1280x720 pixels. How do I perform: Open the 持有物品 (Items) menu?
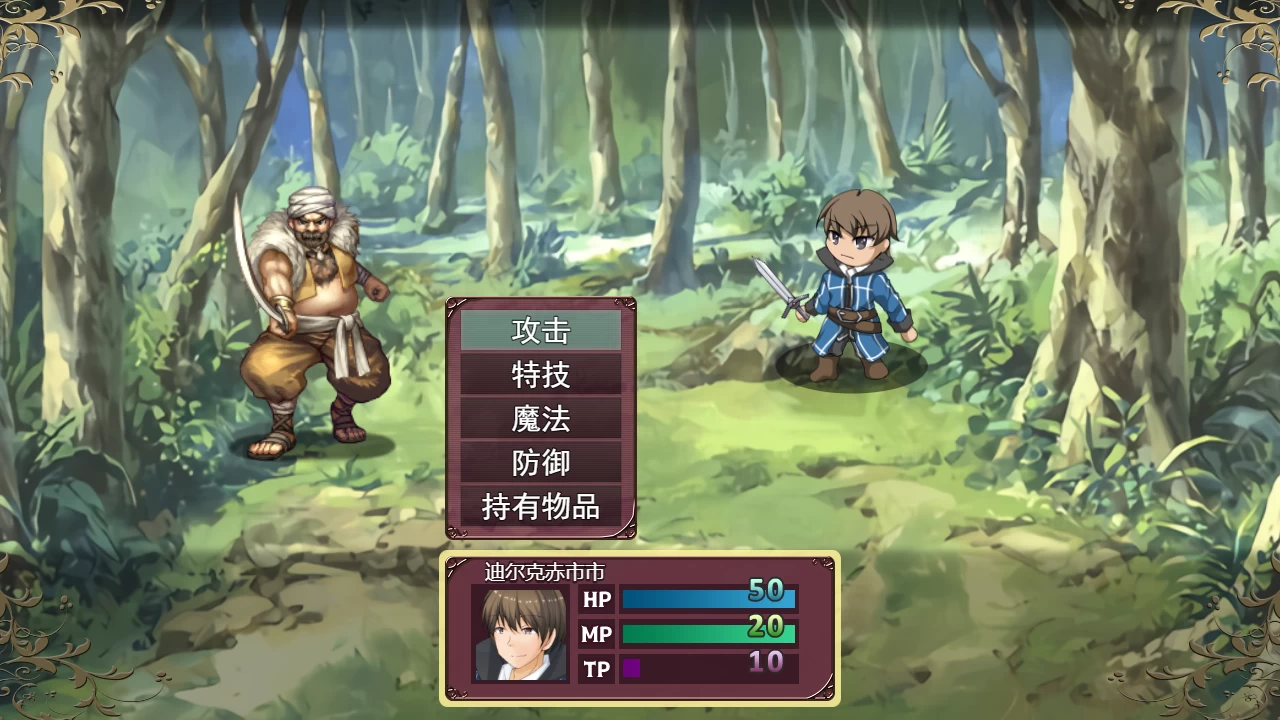(542, 508)
